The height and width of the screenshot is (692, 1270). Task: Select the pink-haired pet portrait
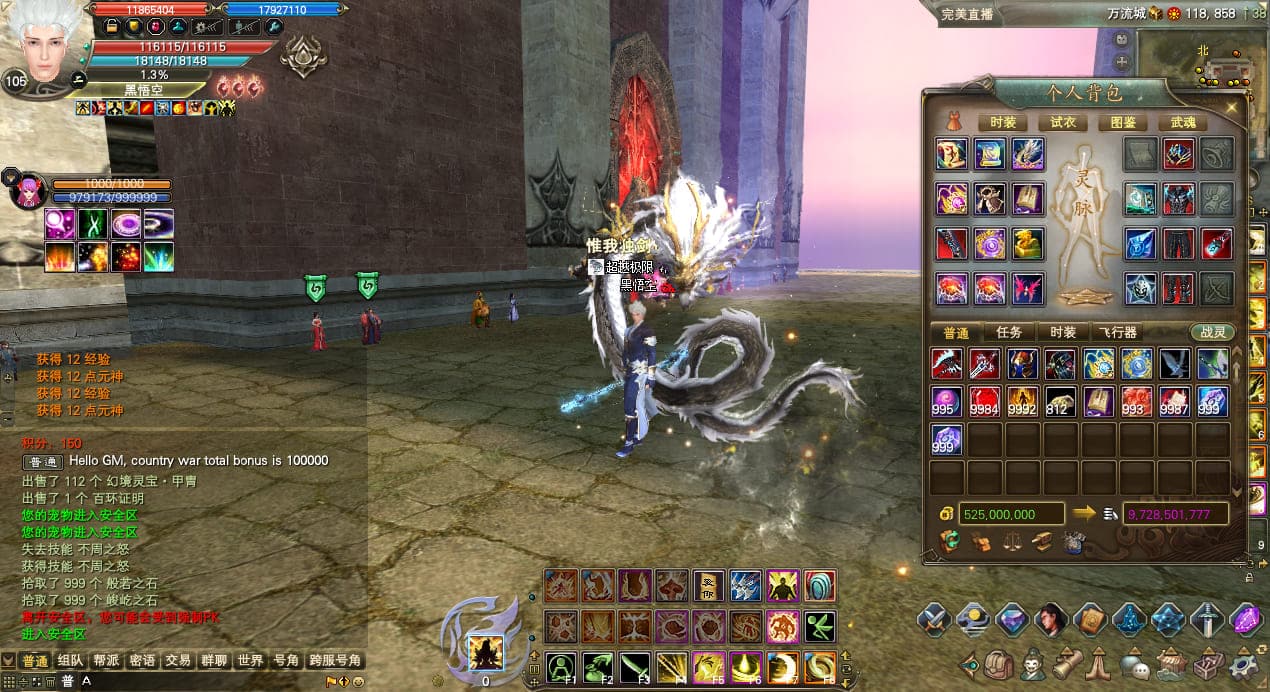click(x=26, y=190)
